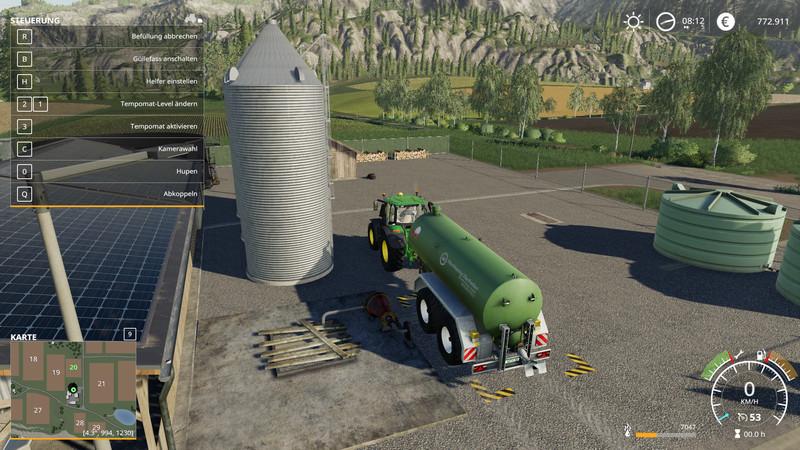Select field 21 on the minimap
This screenshot has width=800, height=450.
(101, 382)
